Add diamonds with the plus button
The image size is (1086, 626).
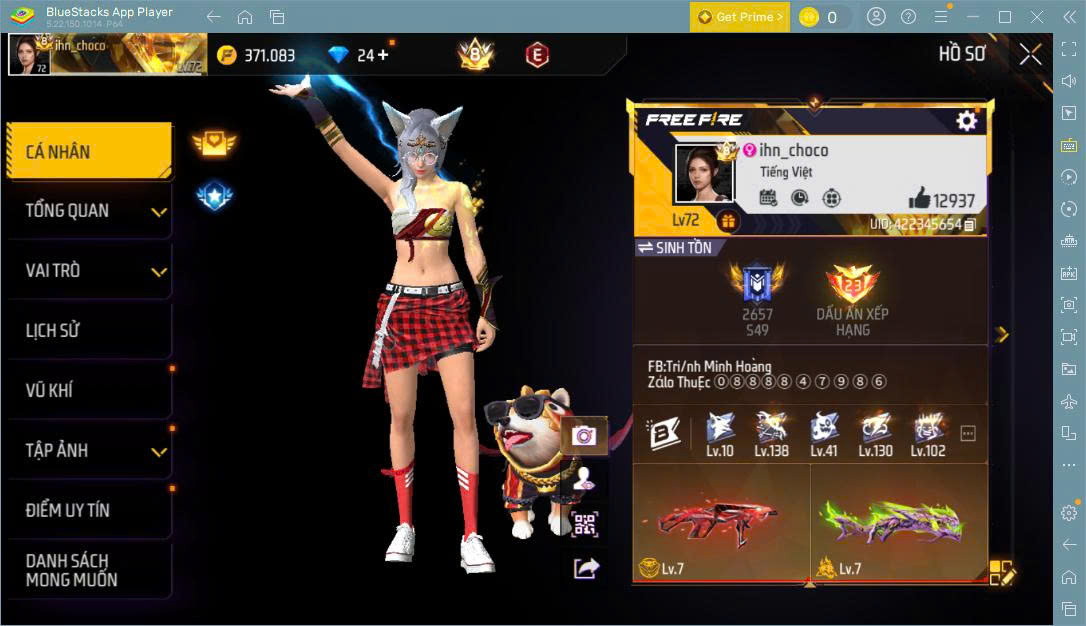382,55
